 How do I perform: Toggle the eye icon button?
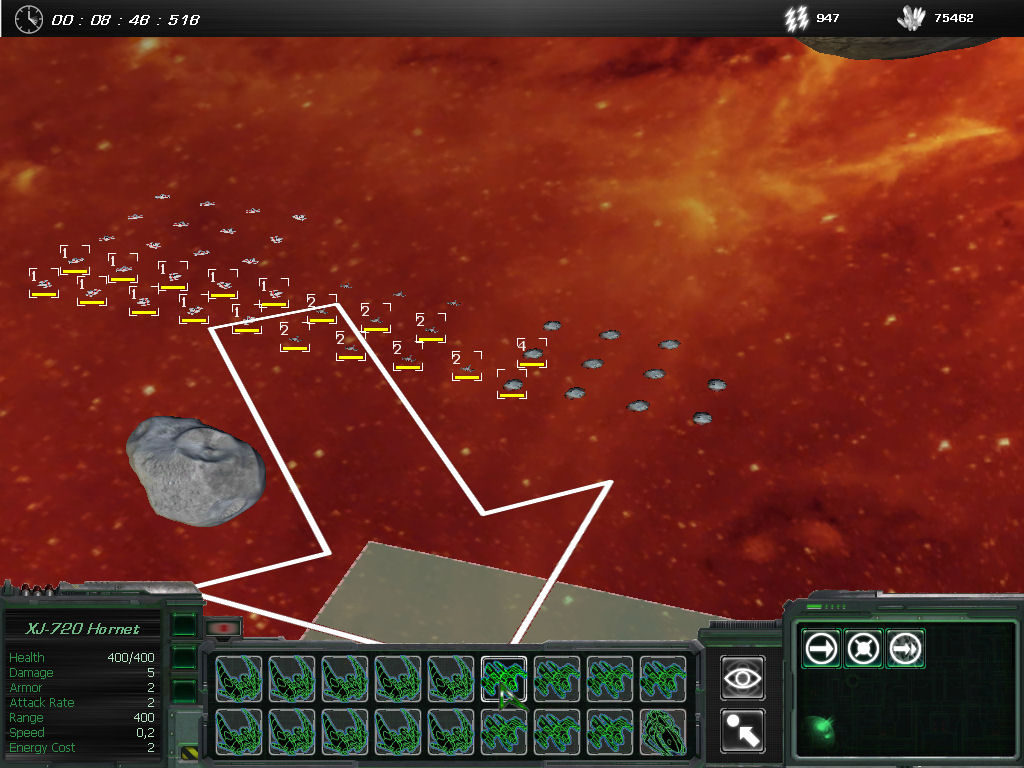pos(742,678)
